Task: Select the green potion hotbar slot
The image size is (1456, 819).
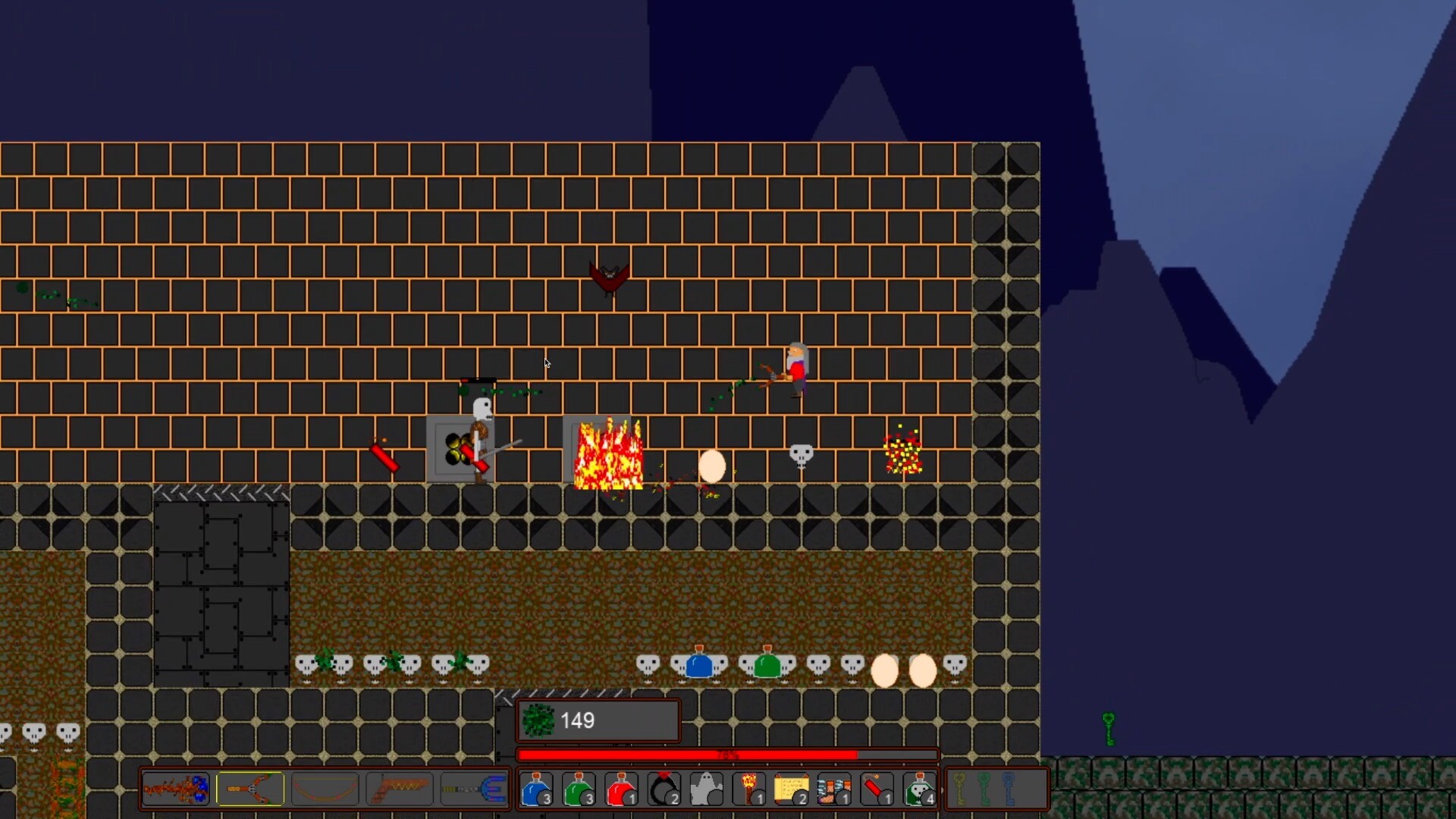Action: click(579, 789)
